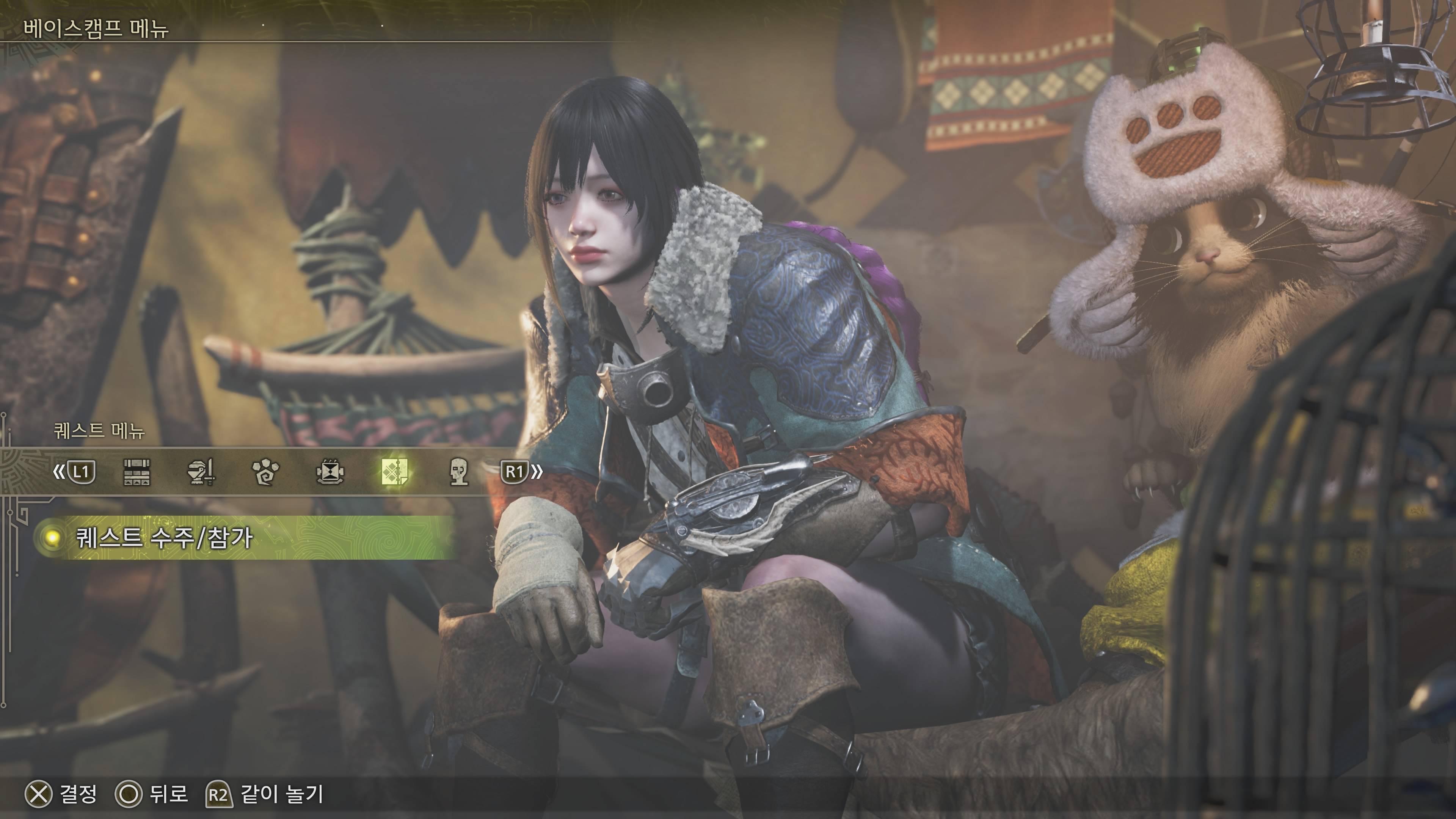Select the highlighted quest document tab
The height and width of the screenshot is (819, 1456).
pos(394,472)
